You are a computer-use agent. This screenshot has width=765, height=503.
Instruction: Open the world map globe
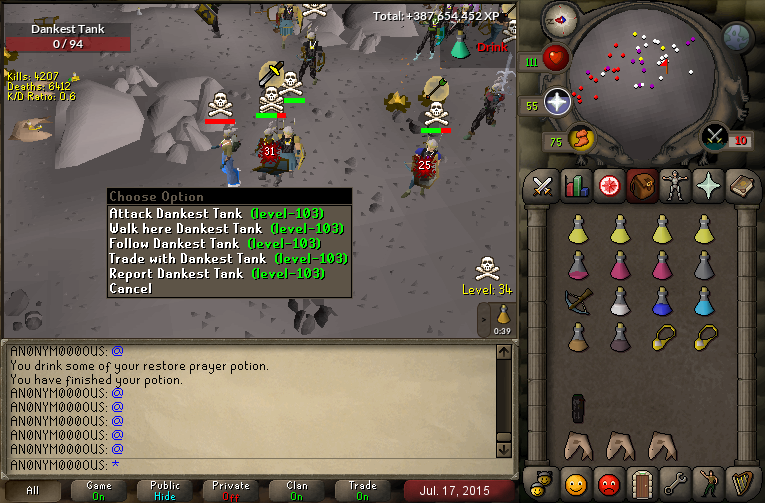737,37
